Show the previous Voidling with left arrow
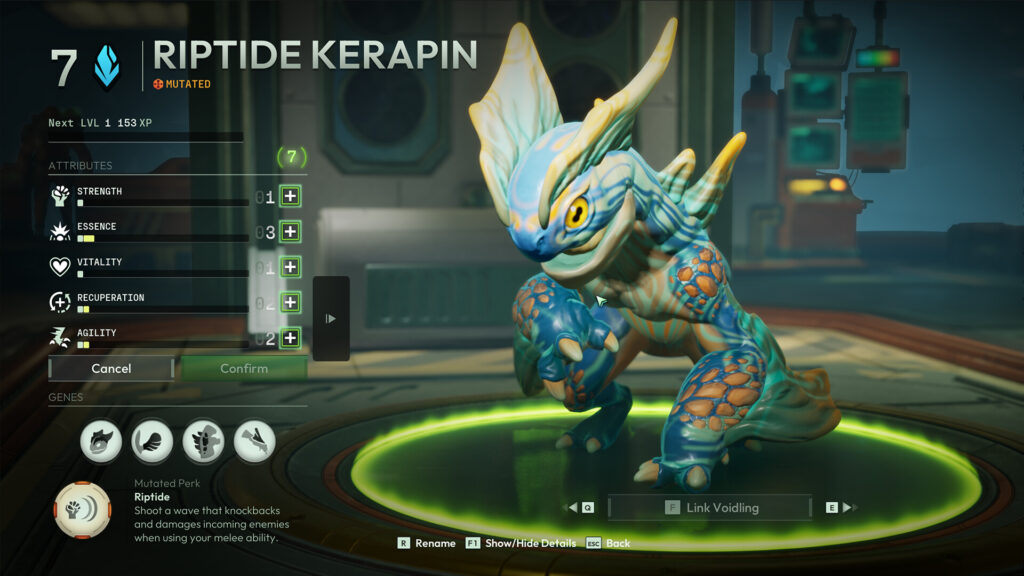Screen dimensions: 1024x576 pos(579,507)
